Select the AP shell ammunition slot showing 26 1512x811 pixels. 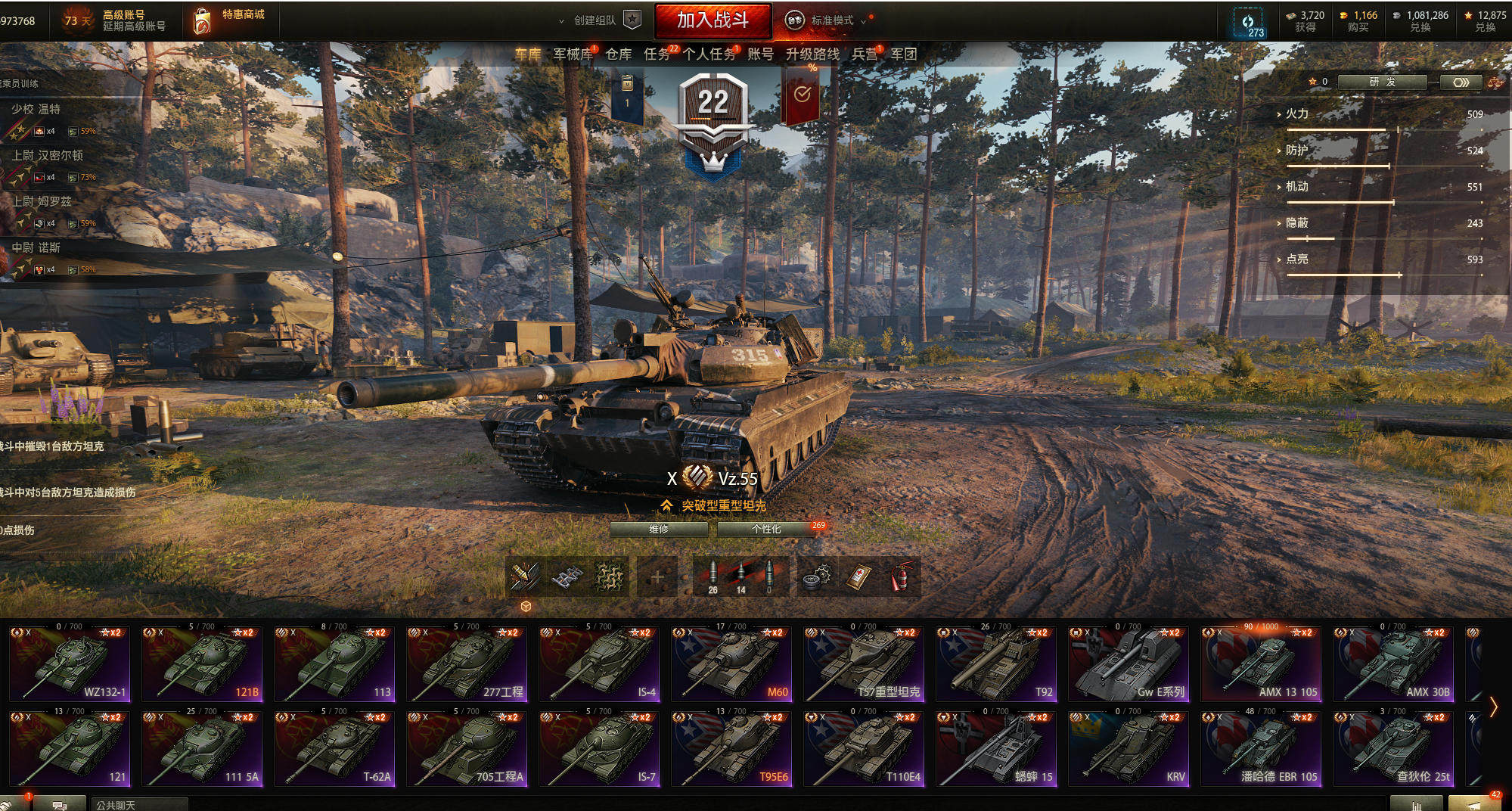(x=711, y=573)
